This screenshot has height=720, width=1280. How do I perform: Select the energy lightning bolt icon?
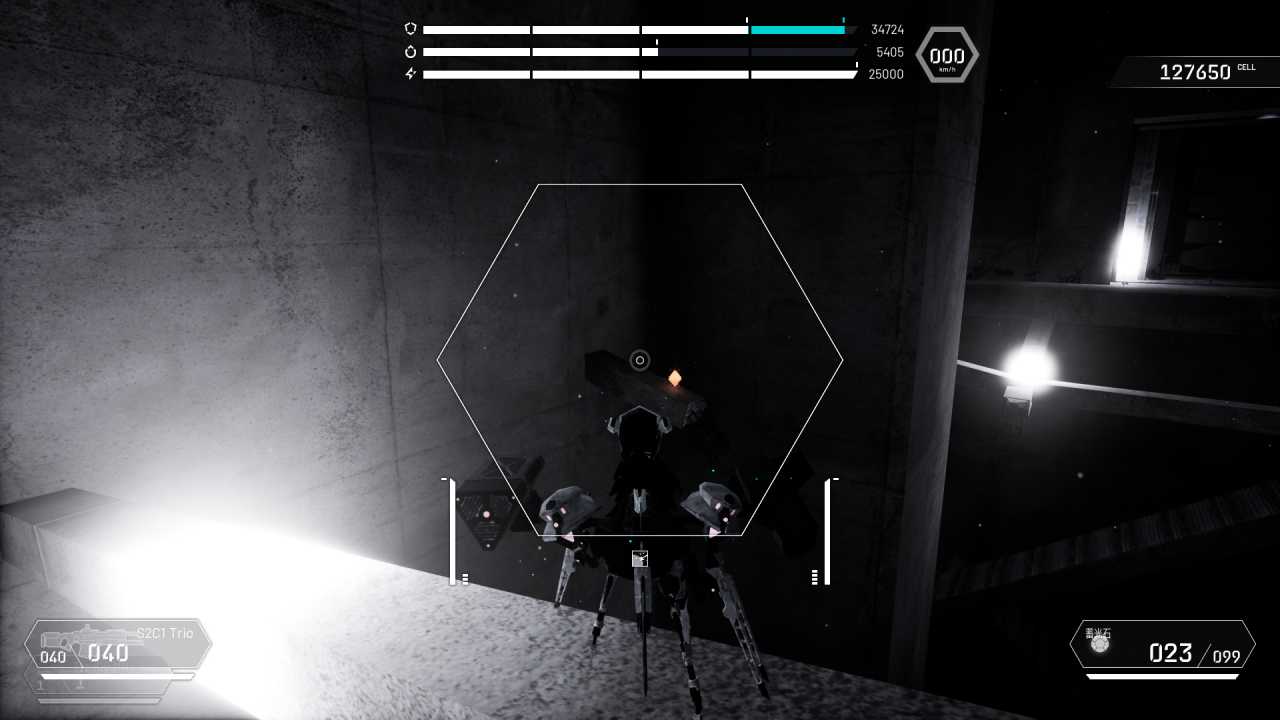[x=409, y=74]
